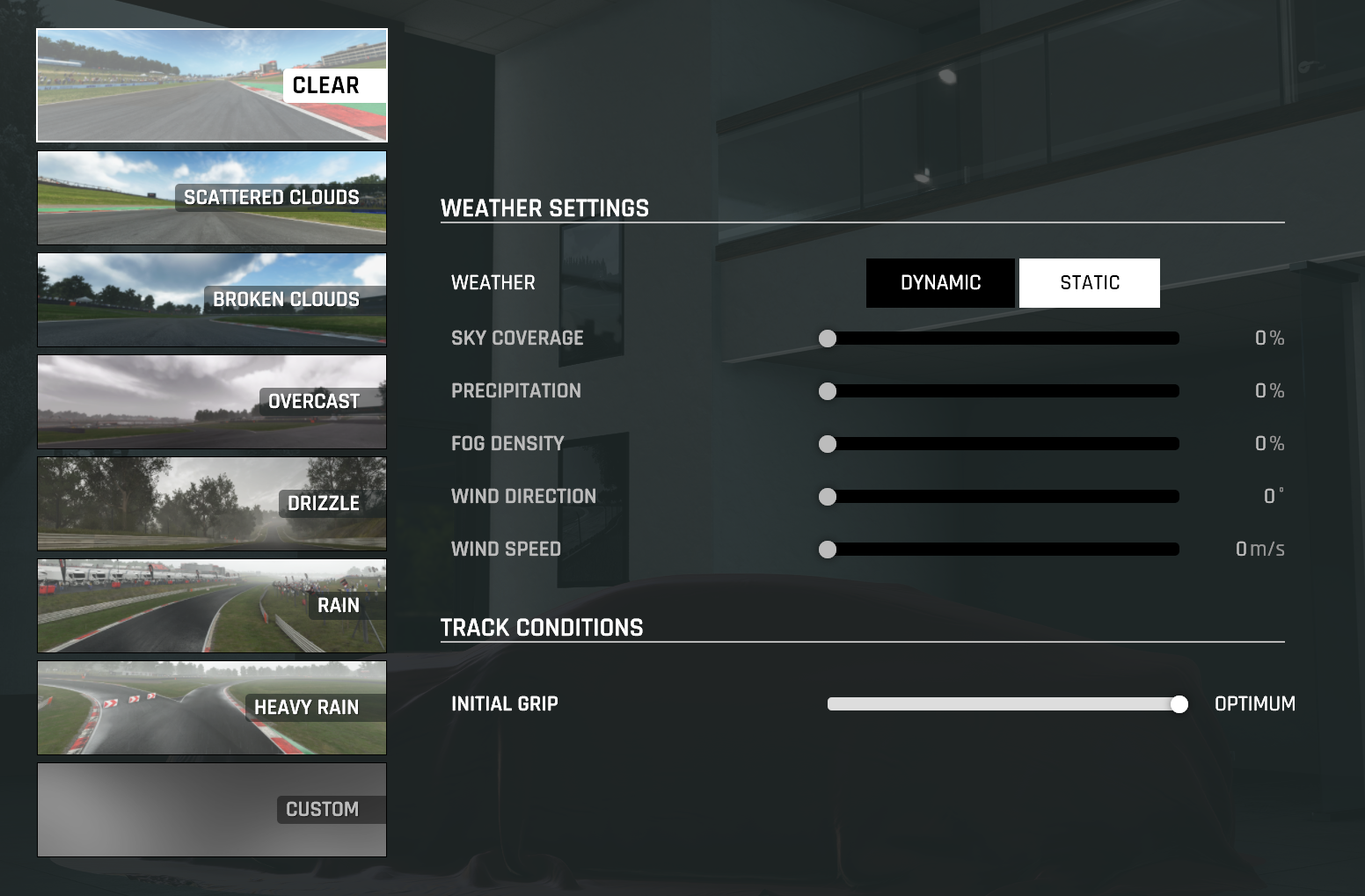Image resolution: width=1365 pixels, height=896 pixels.
Task: Select the Rain weather preset
Action: tap(211, 606)
